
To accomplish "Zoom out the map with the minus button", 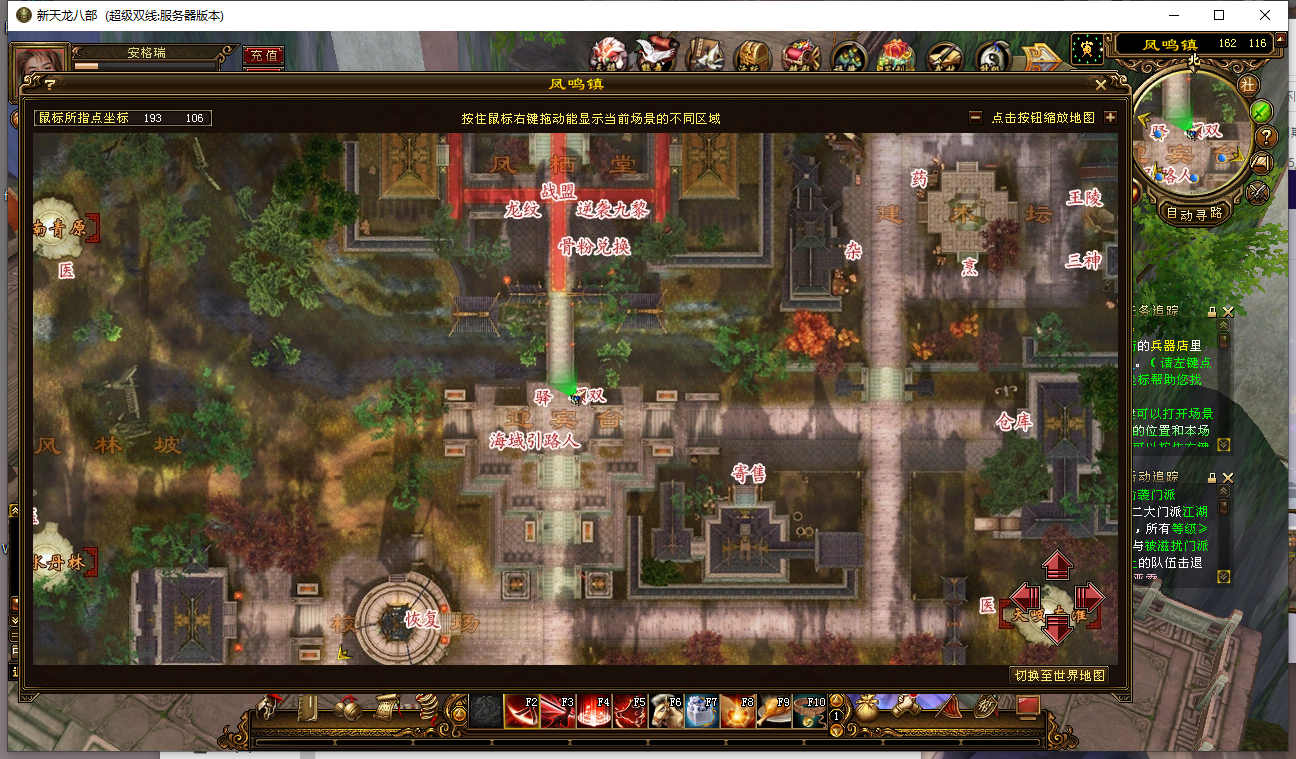I will [975, 117].
